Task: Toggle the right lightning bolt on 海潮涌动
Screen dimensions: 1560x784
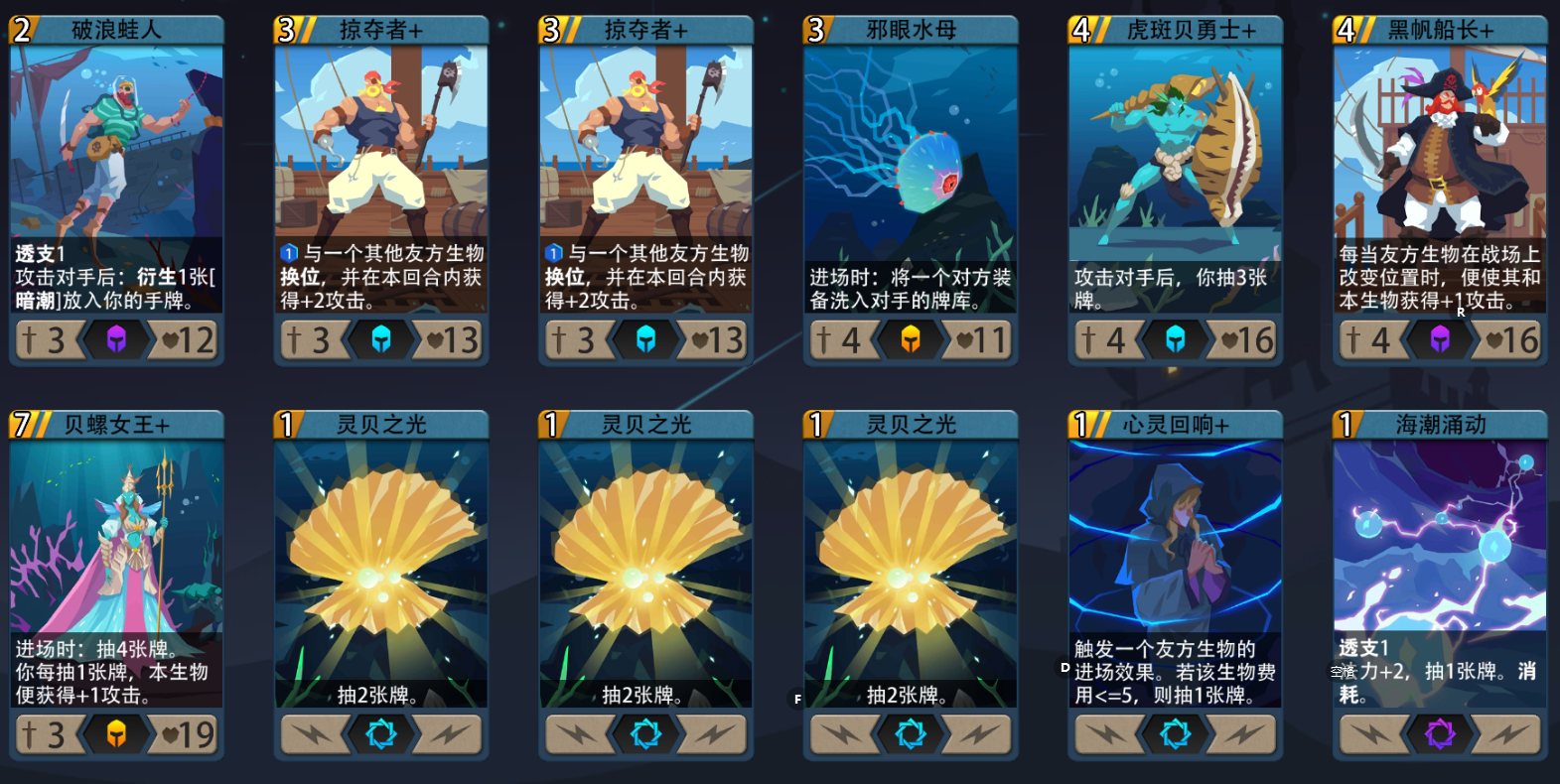Action: pos(1506,734)
